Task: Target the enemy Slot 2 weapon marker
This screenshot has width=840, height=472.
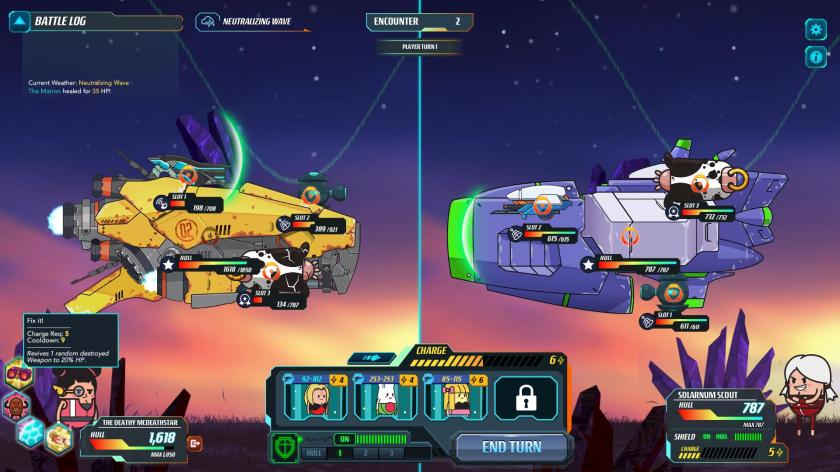Action: [x=544, y=206]
